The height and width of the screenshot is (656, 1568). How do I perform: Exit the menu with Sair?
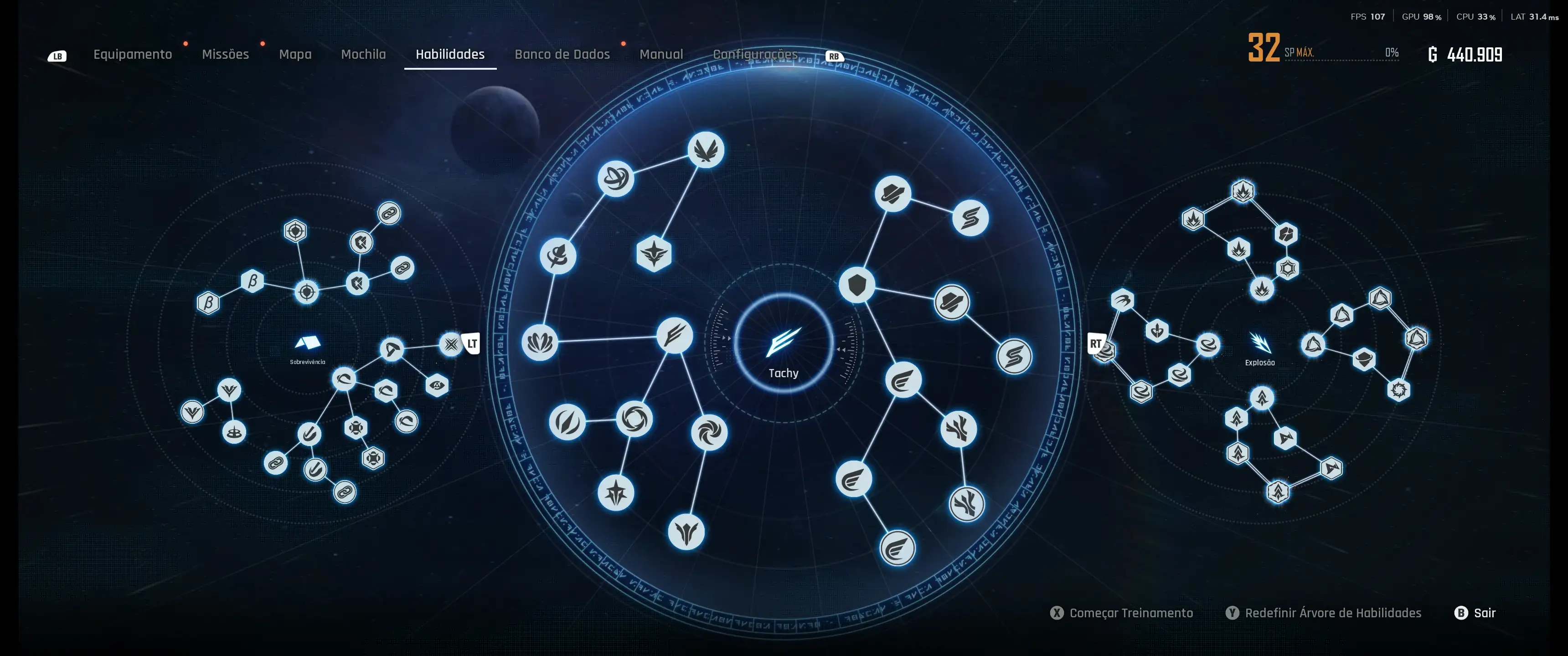[1484, 613]
